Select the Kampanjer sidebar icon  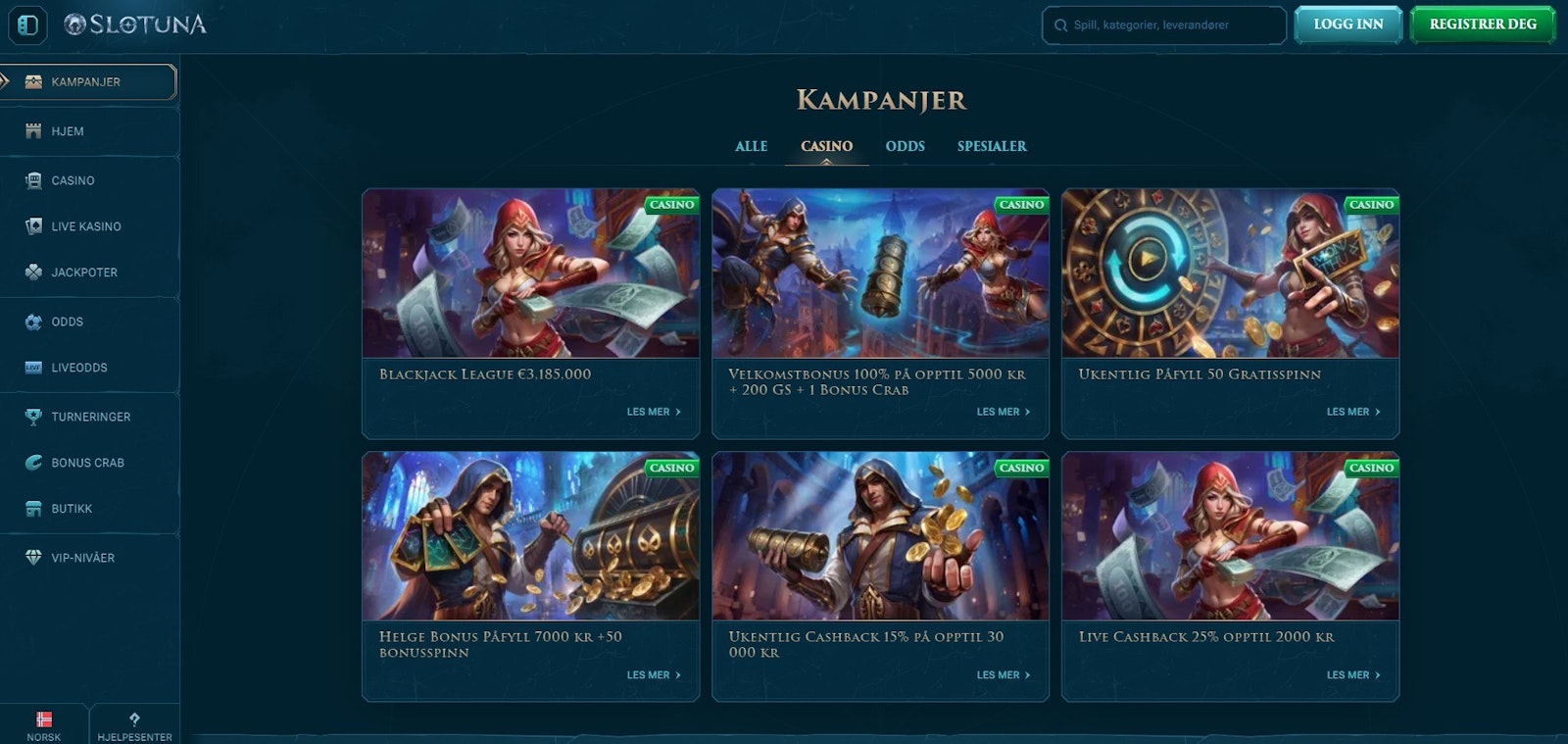tap(33, 81)
